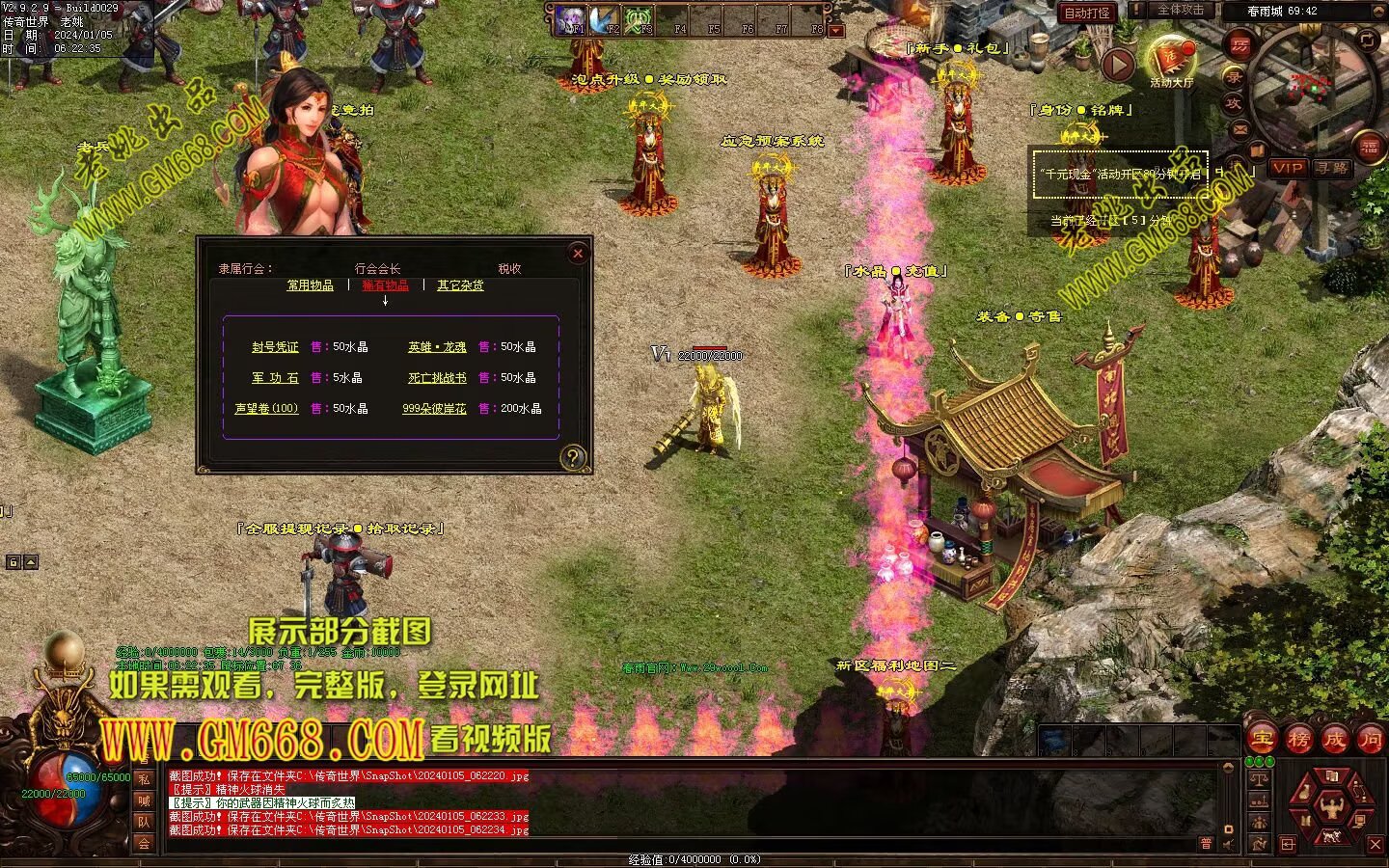Image resolution: width=1389 pixels, height=868 pixels.
Task: Buy the 死亡挑战书 item
Action: coord(437,378)
